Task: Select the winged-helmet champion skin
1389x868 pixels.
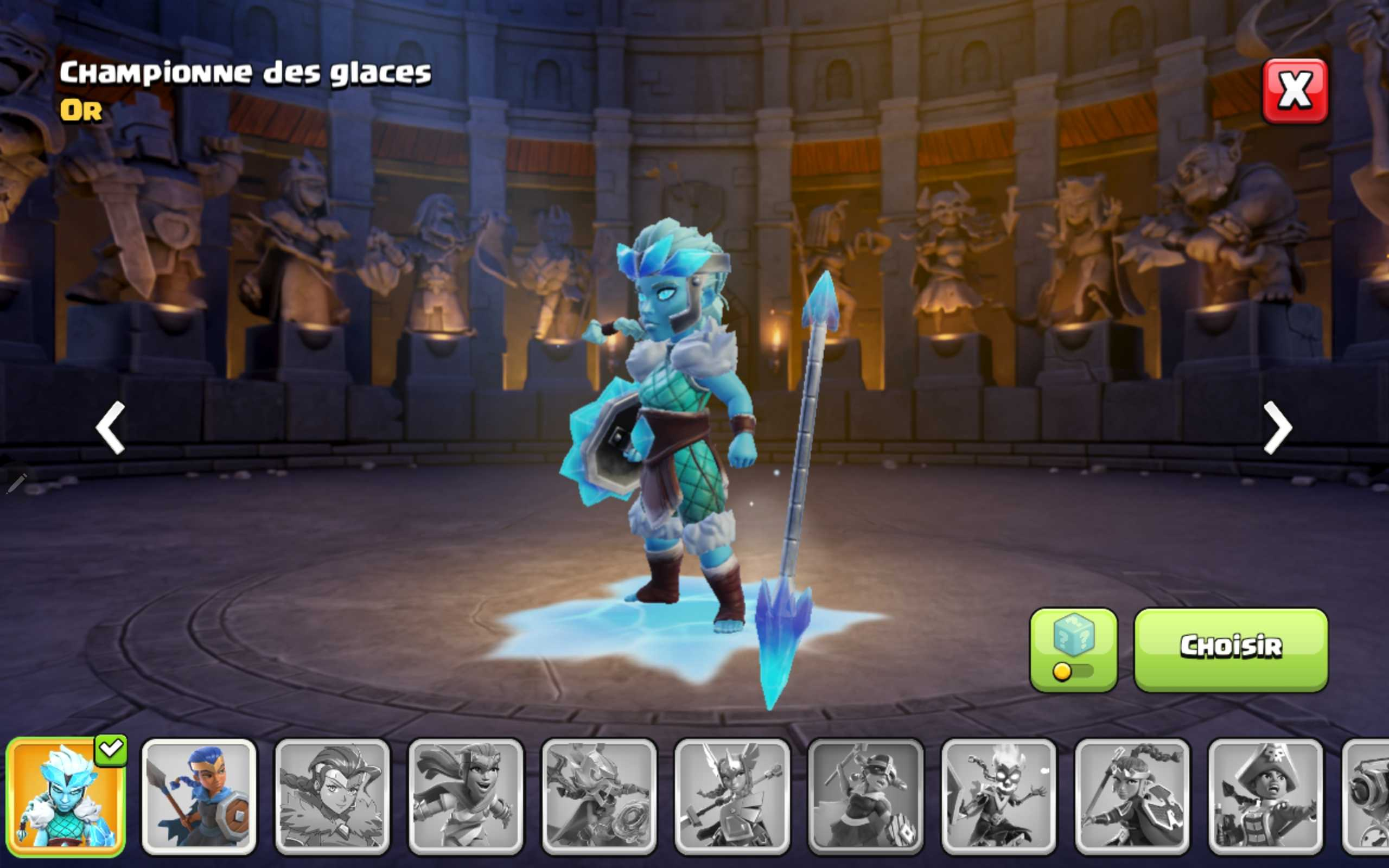Action: tap(733, 803)
